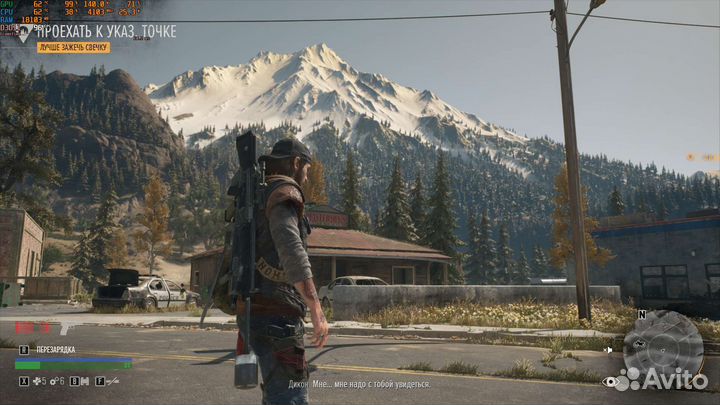Click the orange "Лучше зажечь свечку" mission tag
720x405 pixels.
(x=73, y=47)
